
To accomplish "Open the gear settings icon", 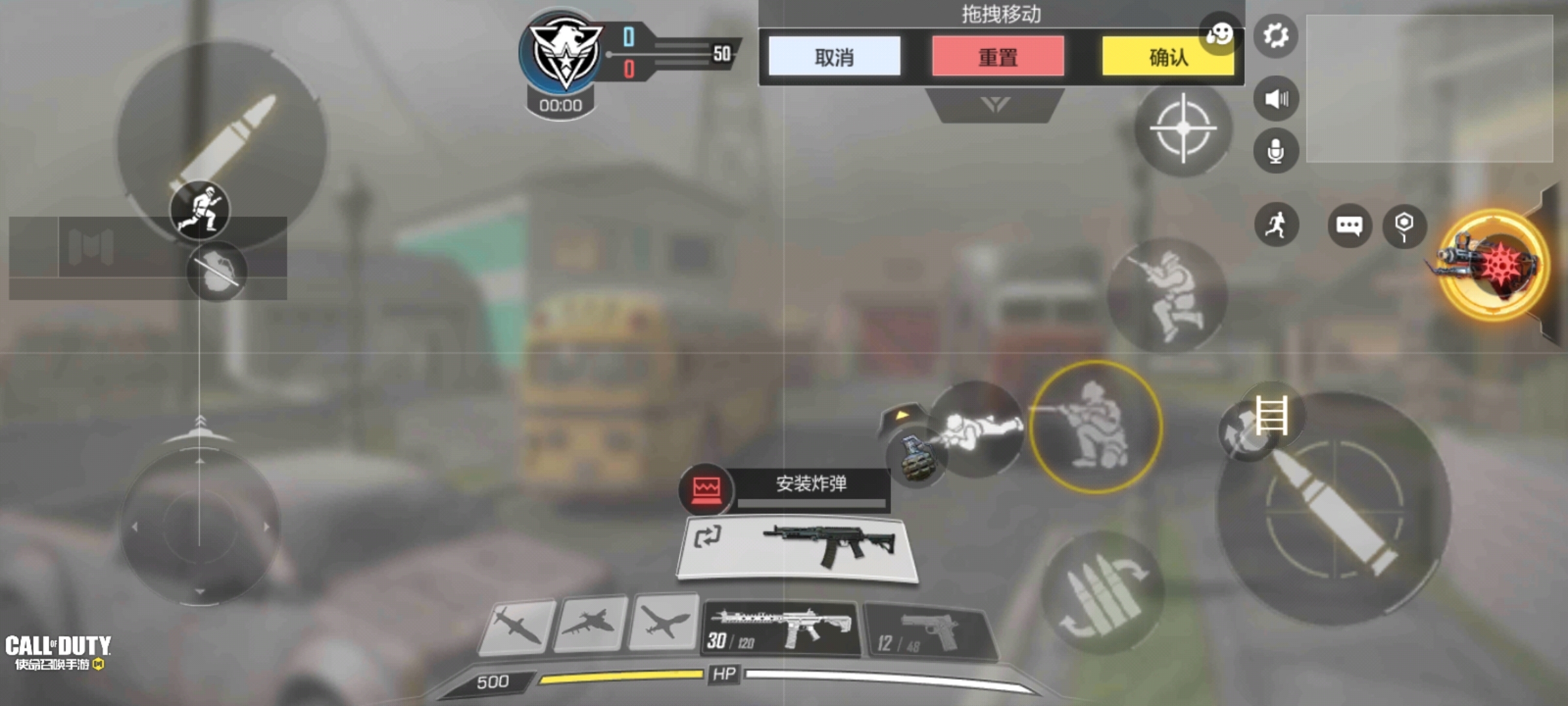I will 1275,35.
